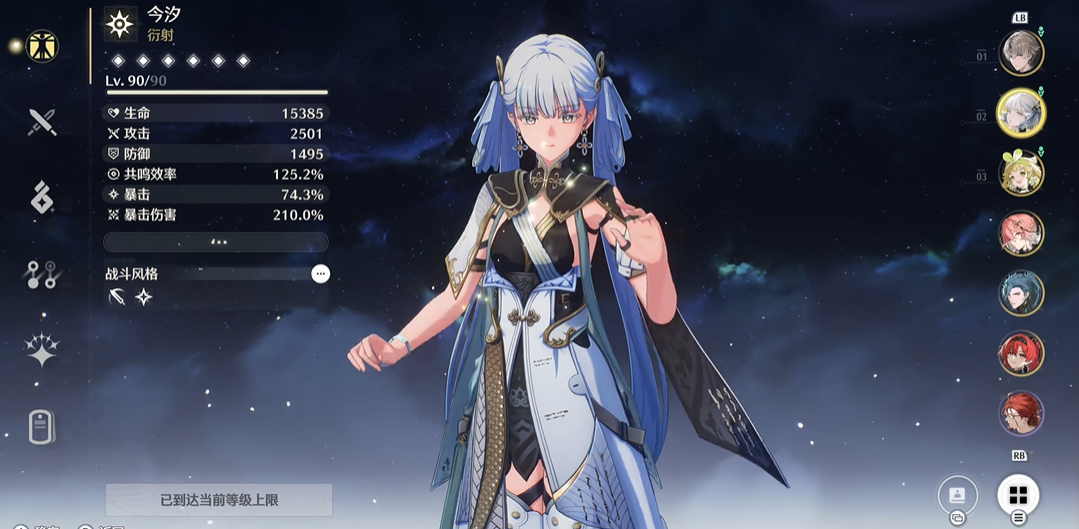Select the character attributes overview tab

[42, 46]
